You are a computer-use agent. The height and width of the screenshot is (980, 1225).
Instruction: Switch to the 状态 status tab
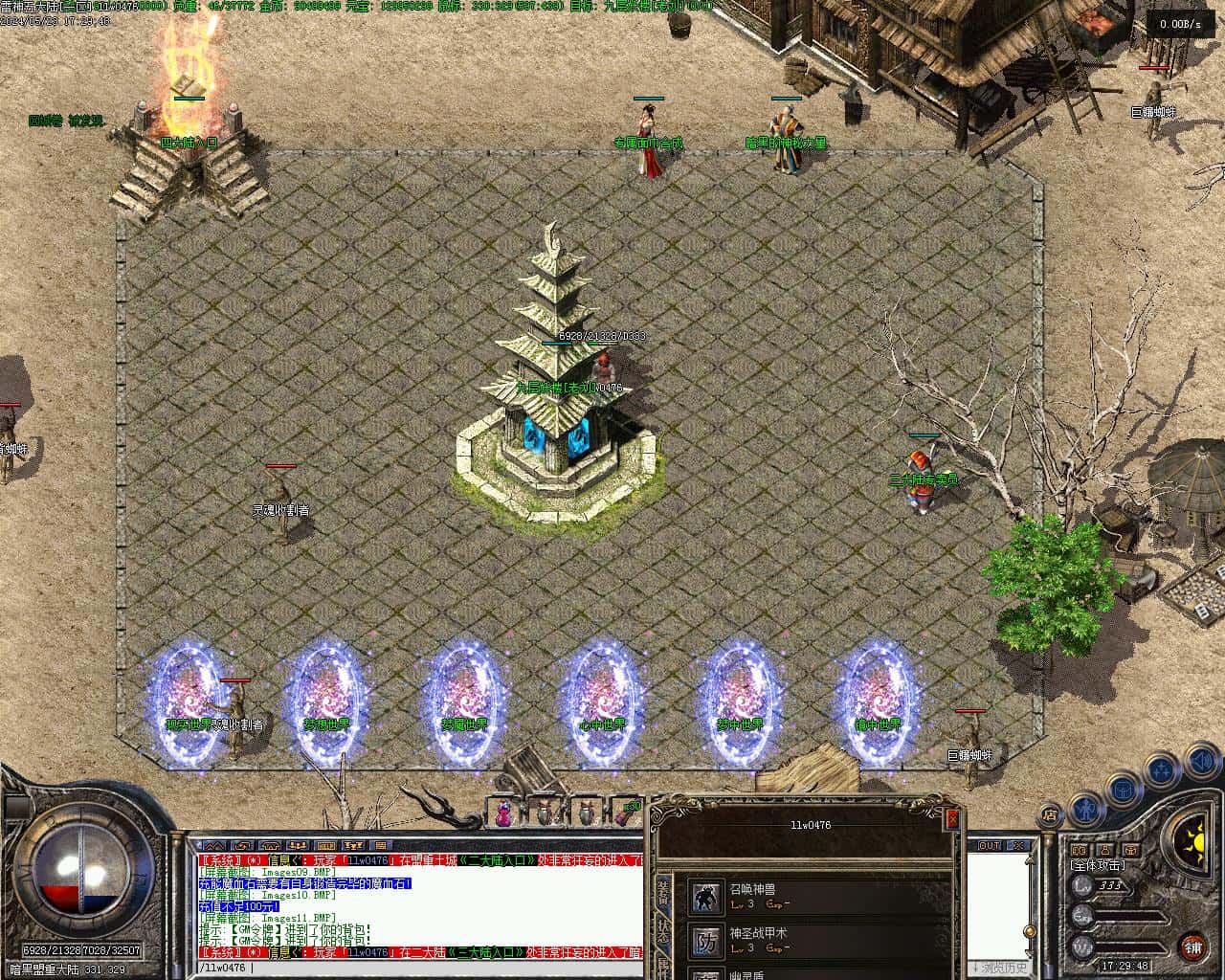(663, 935)
